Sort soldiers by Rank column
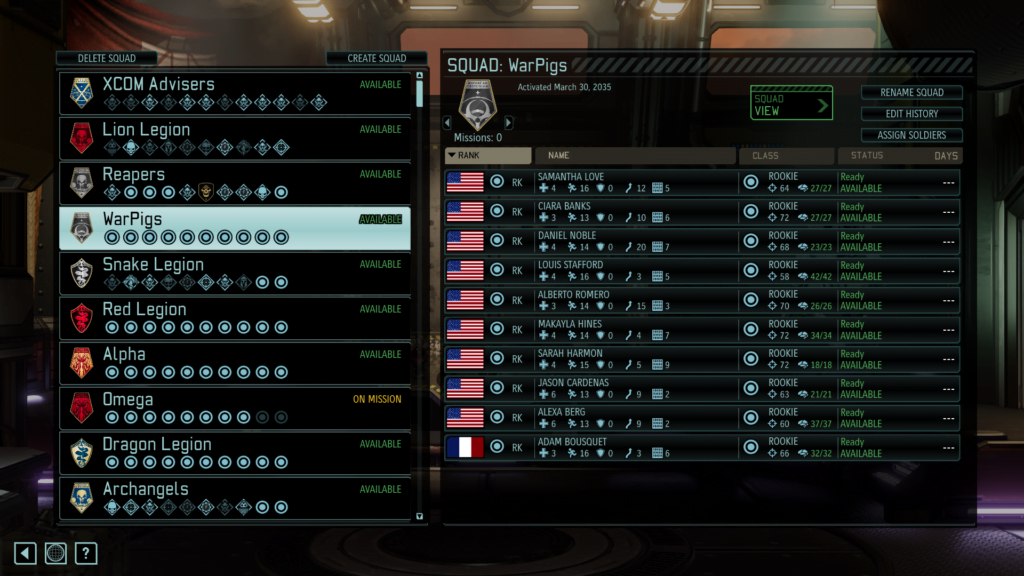The image size is (1024, 576). click(x=488, y=156)
